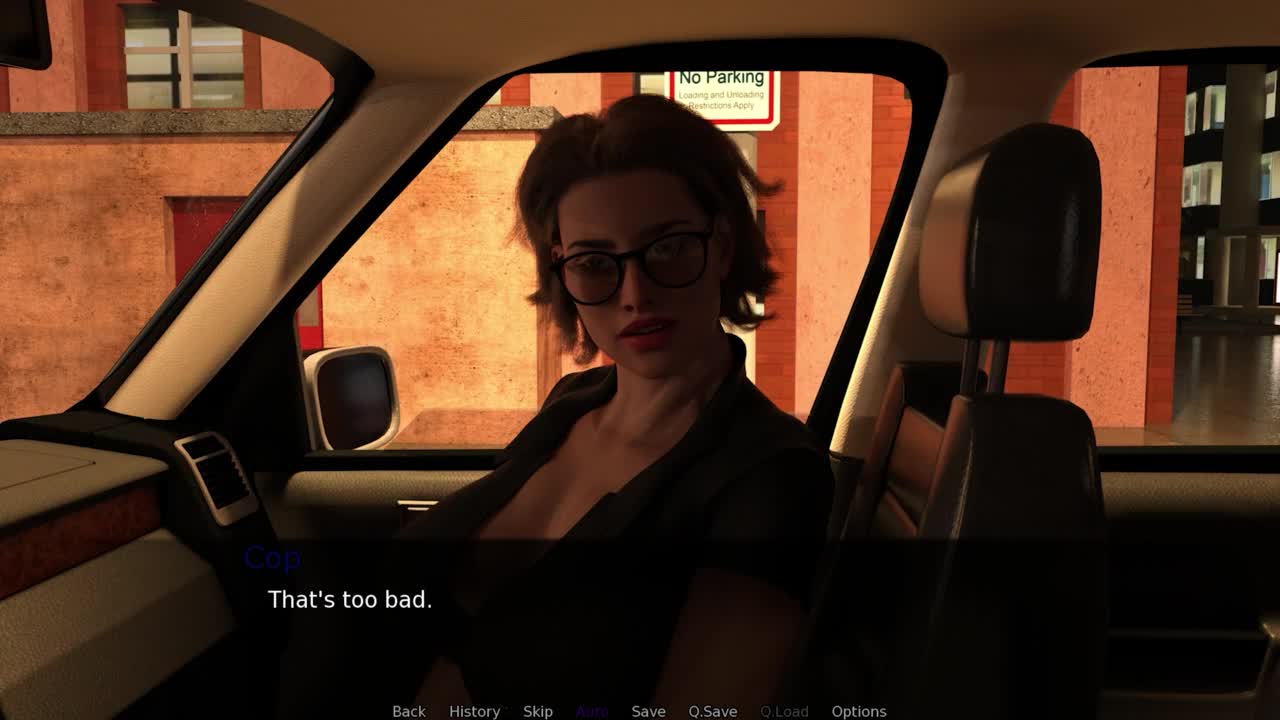Screen dimensions: 1280x720
Task: Skip ahead through the dialogue
Action: tap(537, 711)
